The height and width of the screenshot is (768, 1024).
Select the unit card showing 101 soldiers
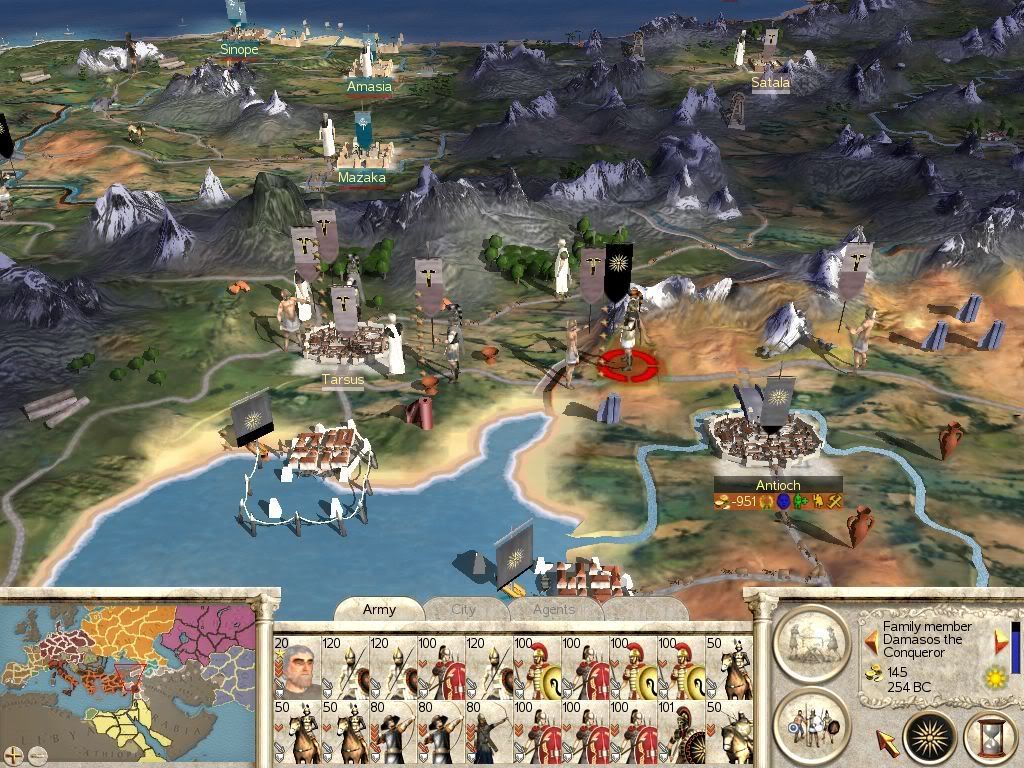682,731
